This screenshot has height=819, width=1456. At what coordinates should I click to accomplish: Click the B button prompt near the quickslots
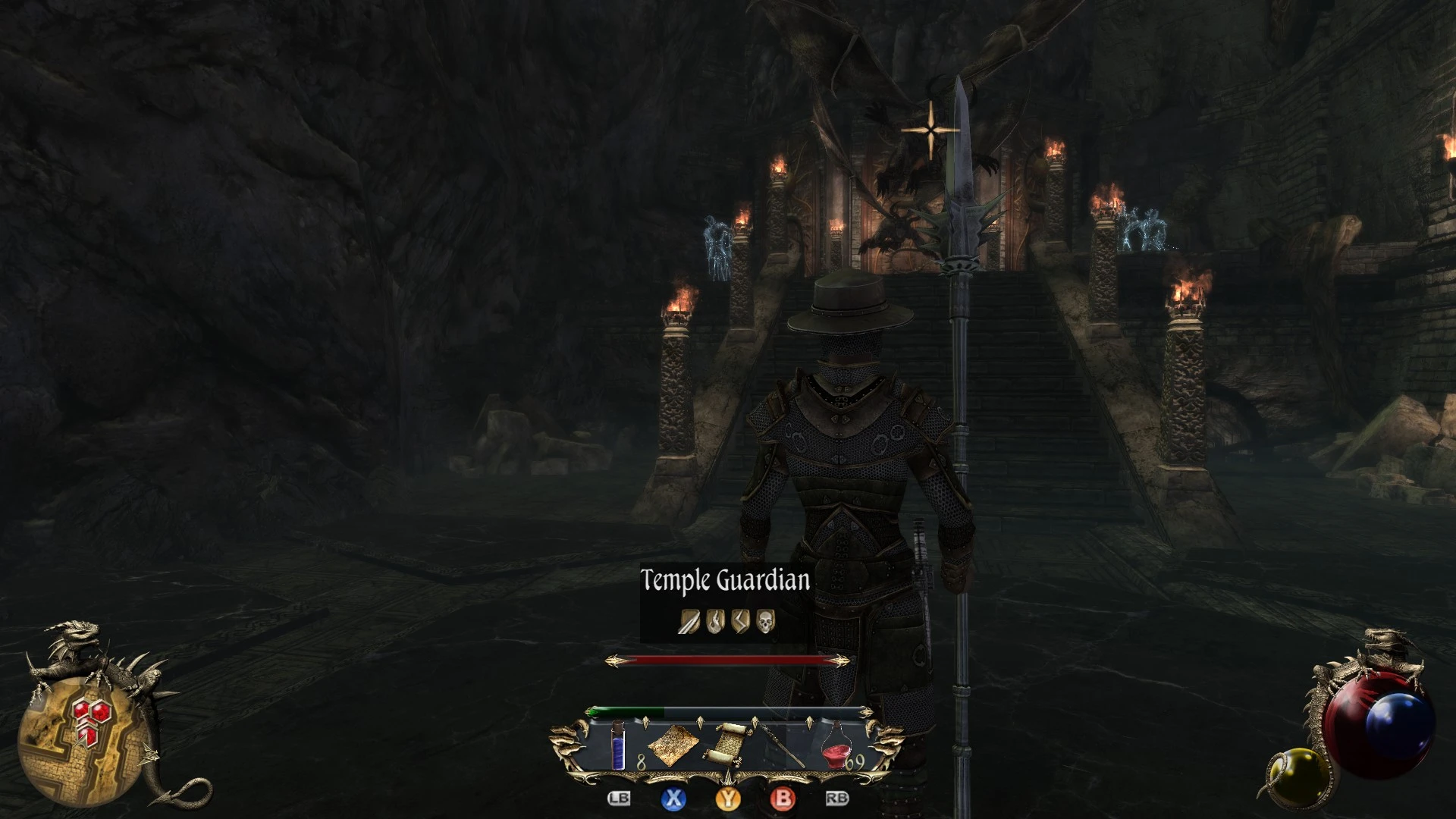point(783,799)
